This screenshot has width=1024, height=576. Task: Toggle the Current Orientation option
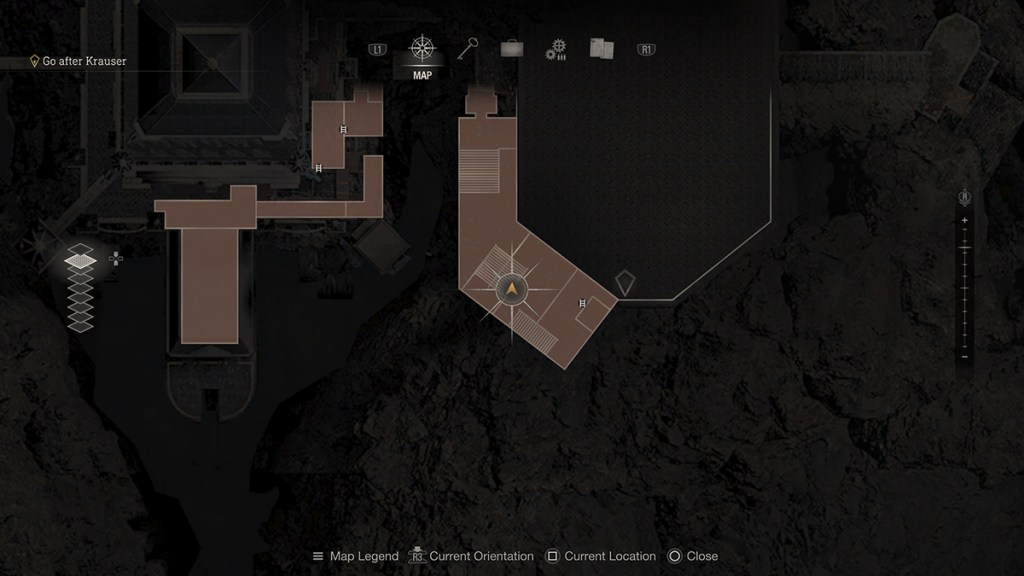[473, 556]
